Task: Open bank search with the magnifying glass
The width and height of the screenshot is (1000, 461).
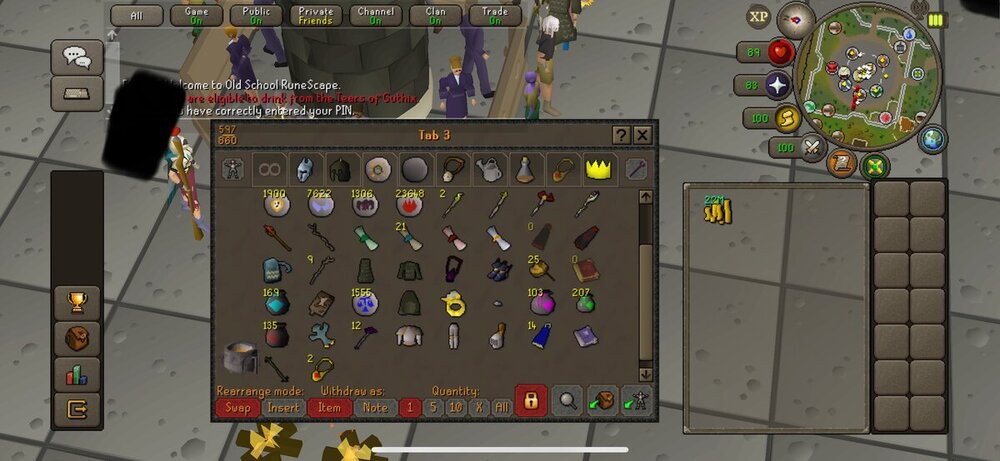Action: tap(567, 401)
